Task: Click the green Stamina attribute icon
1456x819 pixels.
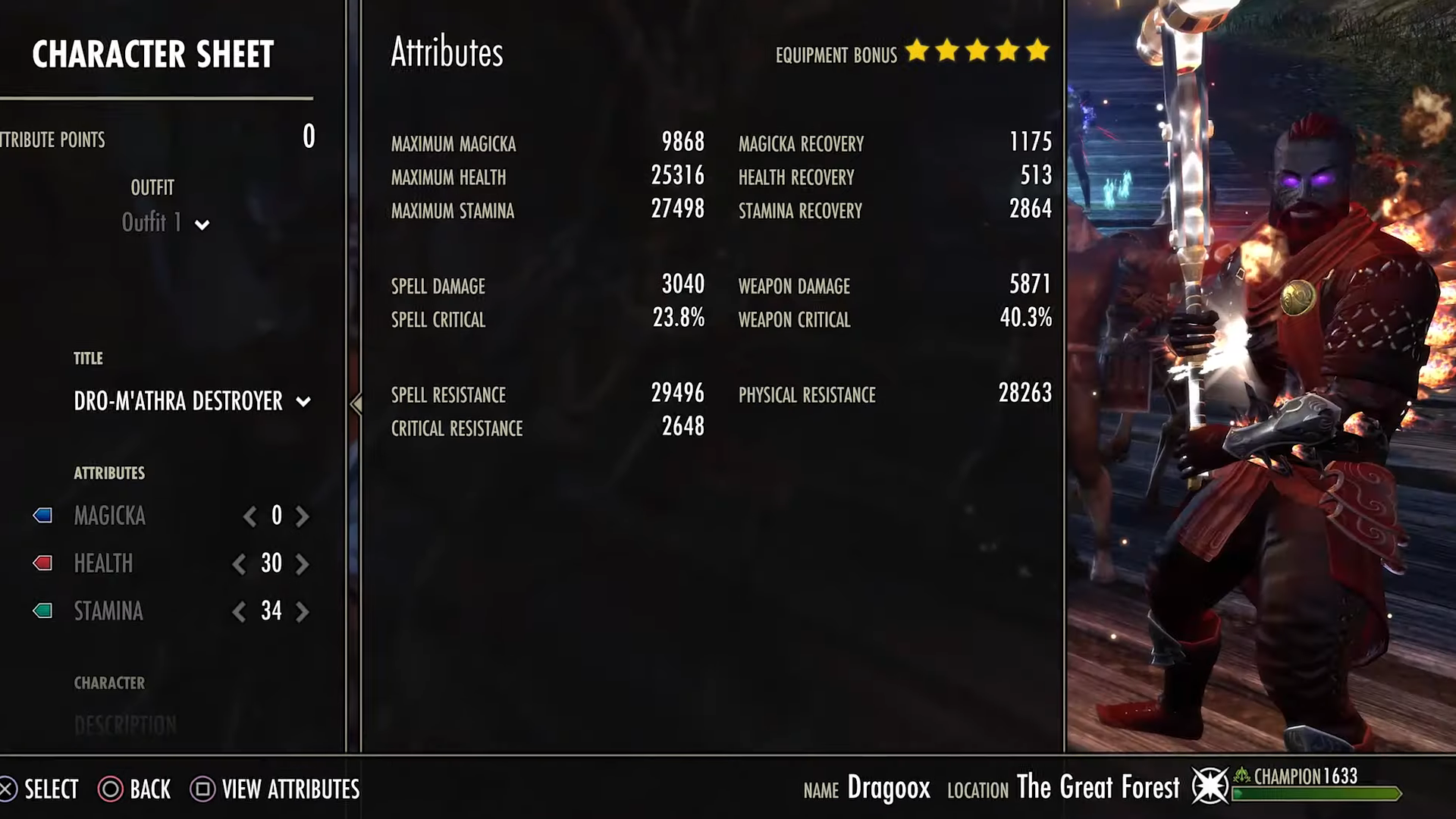Action: (x=42, y=611)
